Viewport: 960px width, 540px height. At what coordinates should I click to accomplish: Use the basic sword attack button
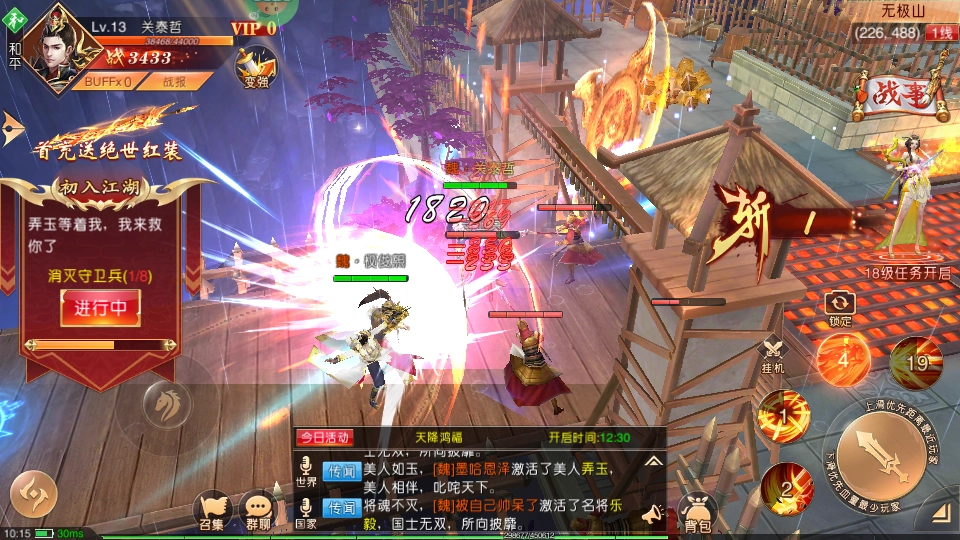point(882,456)
